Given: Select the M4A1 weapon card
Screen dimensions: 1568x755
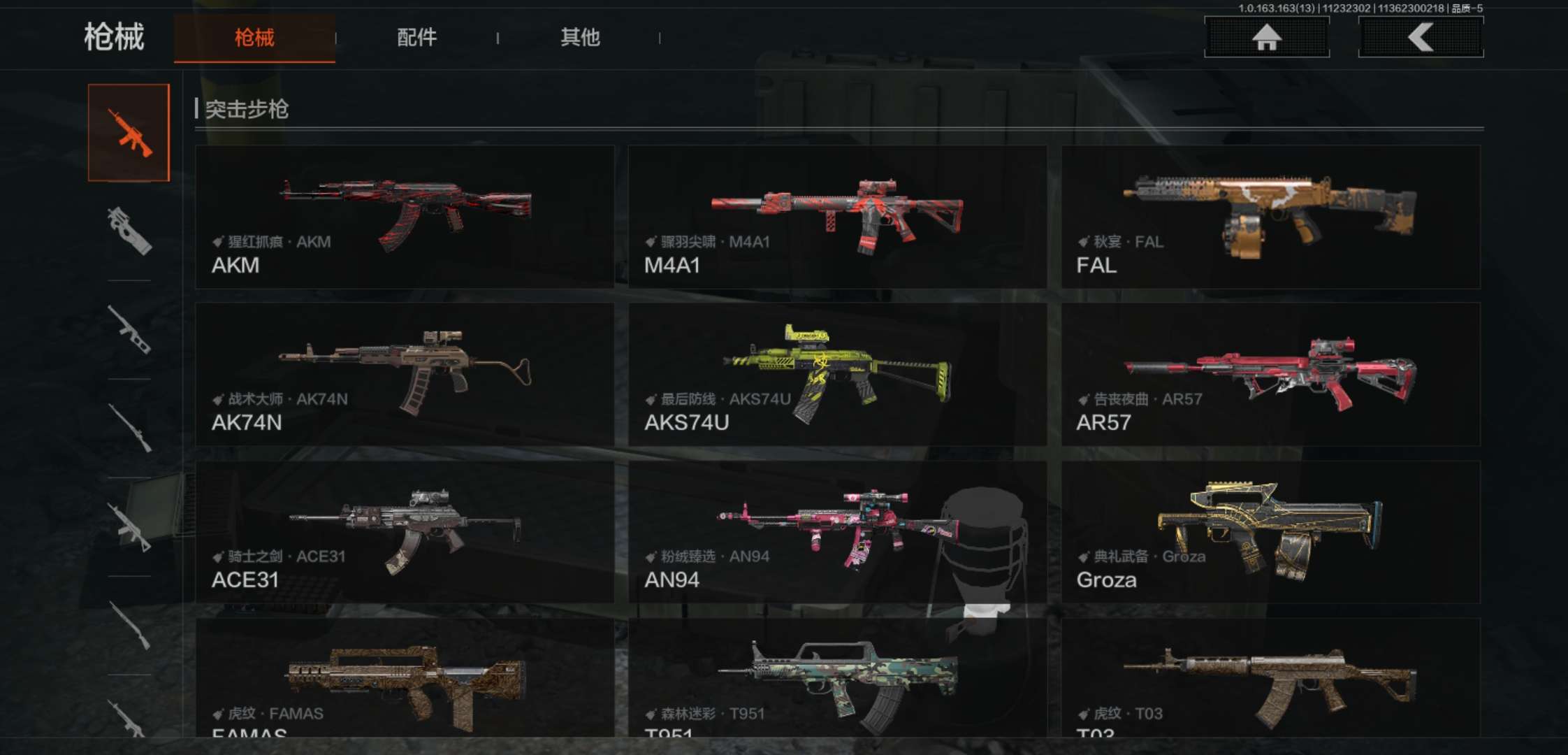Looking at the screenshot, I should [837, 217].
